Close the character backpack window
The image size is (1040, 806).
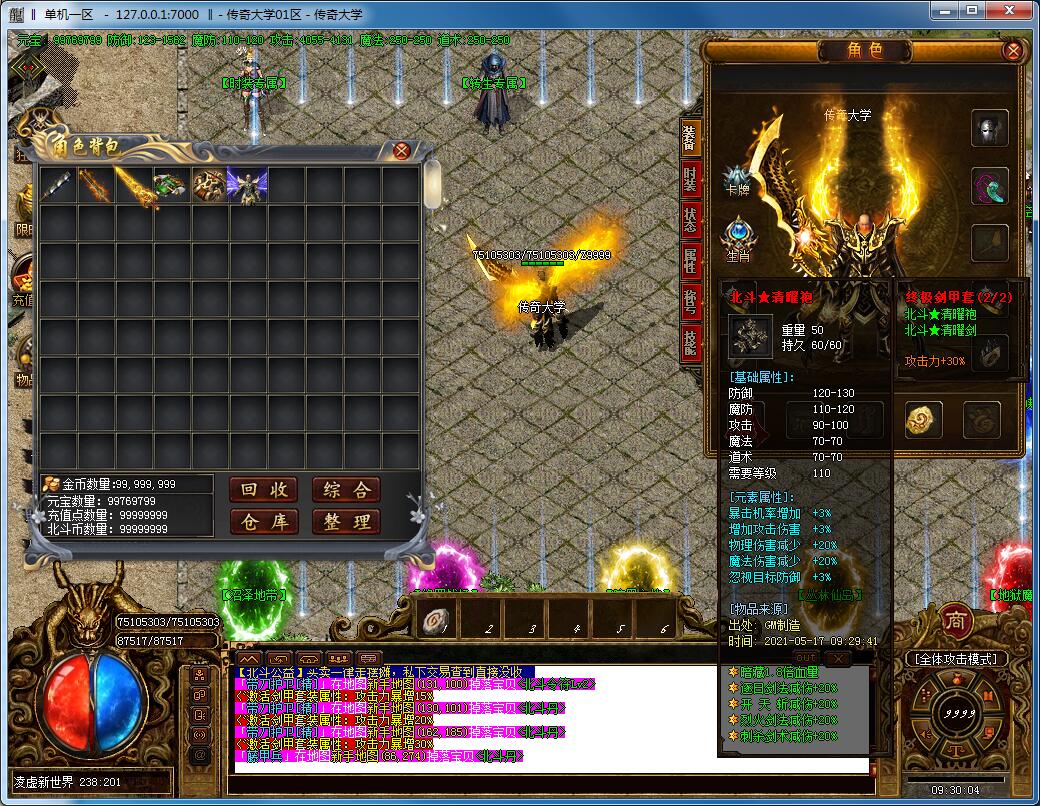[x=402, y=151]
